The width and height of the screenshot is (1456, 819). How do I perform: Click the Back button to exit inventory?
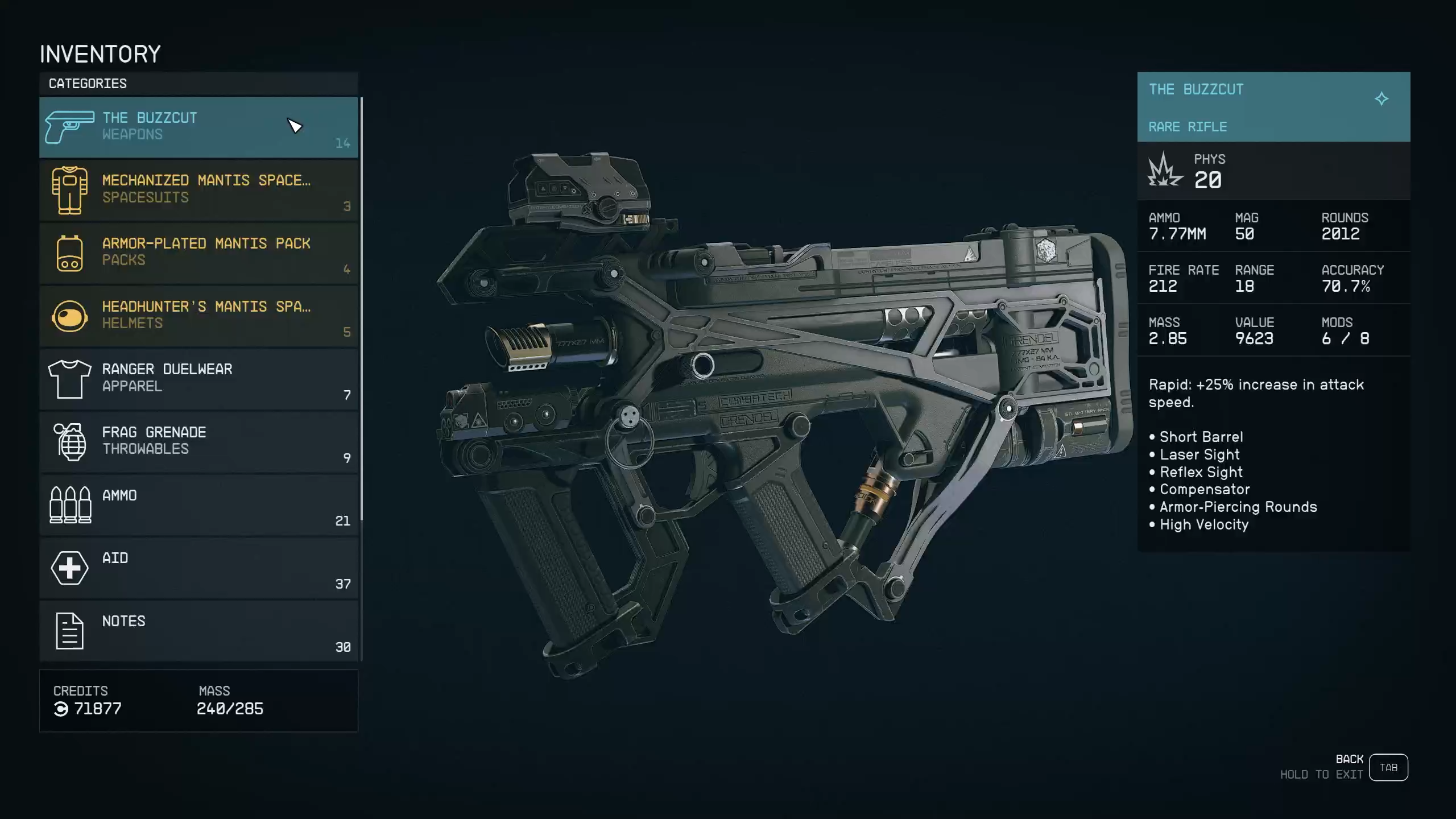[1388, 767]
